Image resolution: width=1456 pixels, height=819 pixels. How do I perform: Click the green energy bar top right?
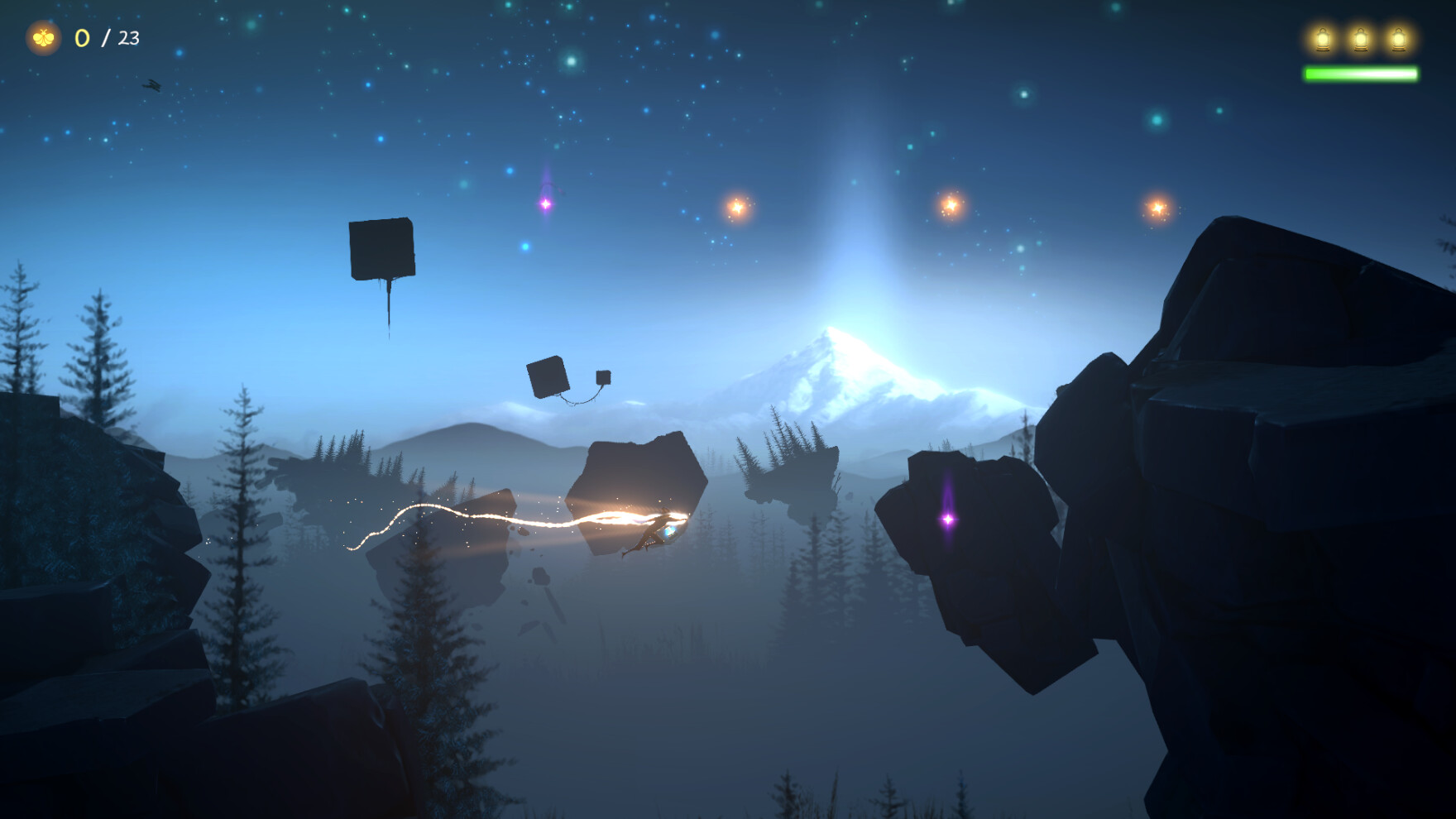pos(1360,74)
